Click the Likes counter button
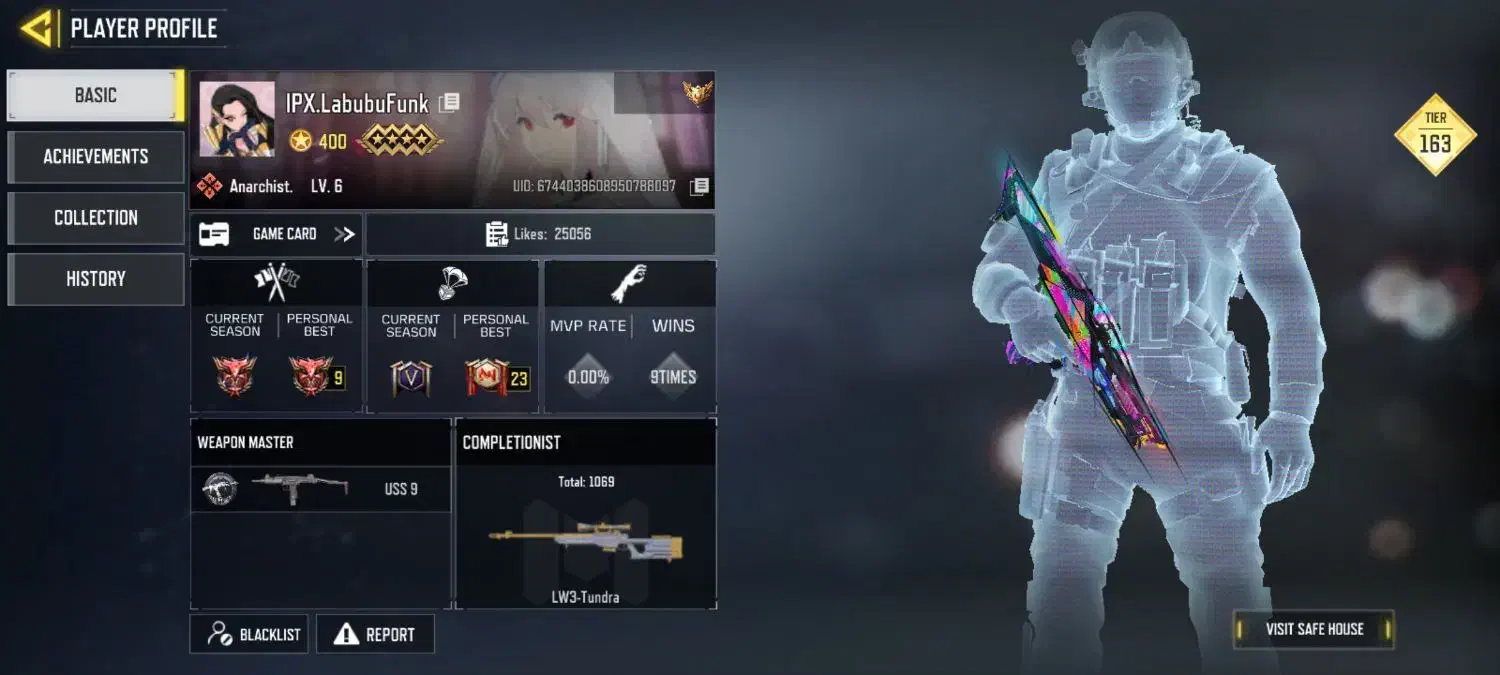 (540, 234)
